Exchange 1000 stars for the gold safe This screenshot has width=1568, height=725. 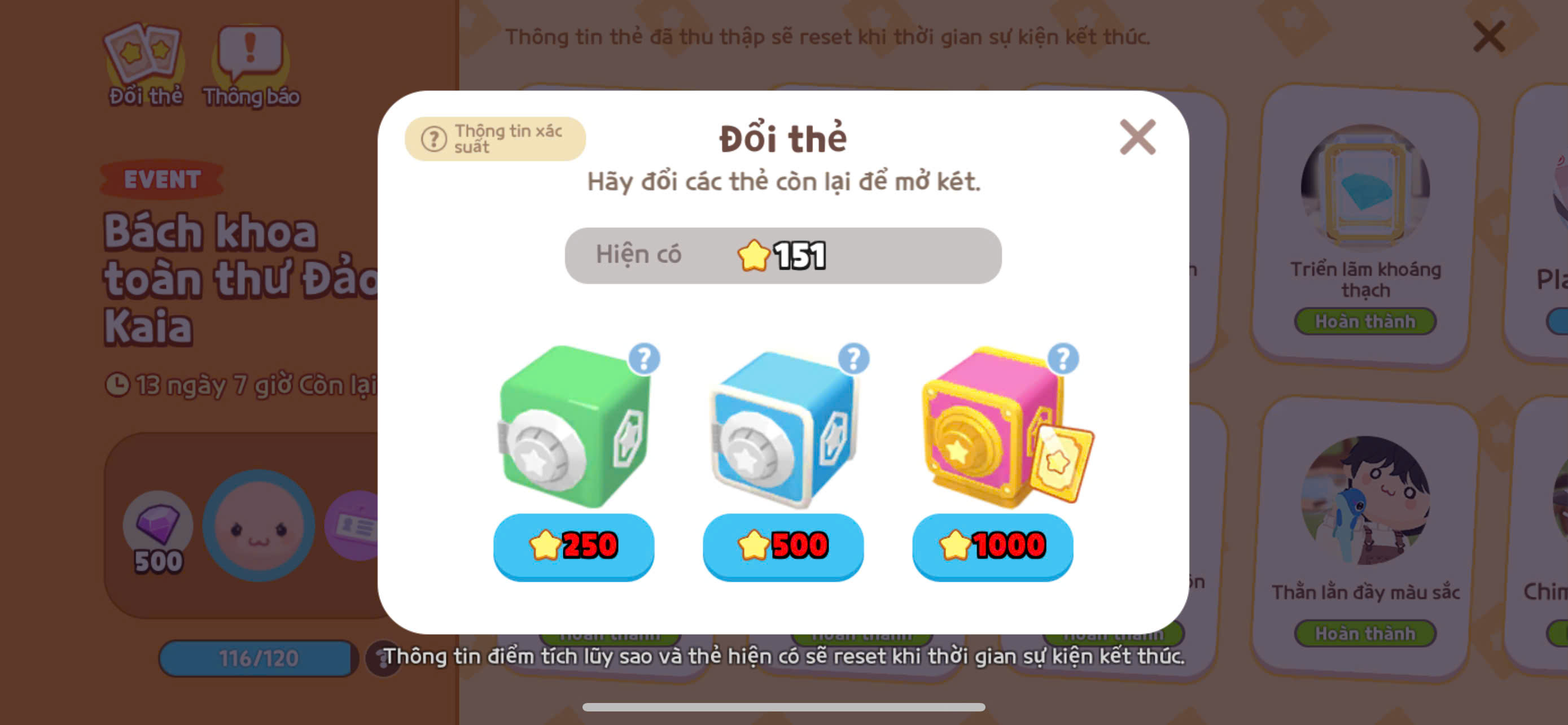992,546
